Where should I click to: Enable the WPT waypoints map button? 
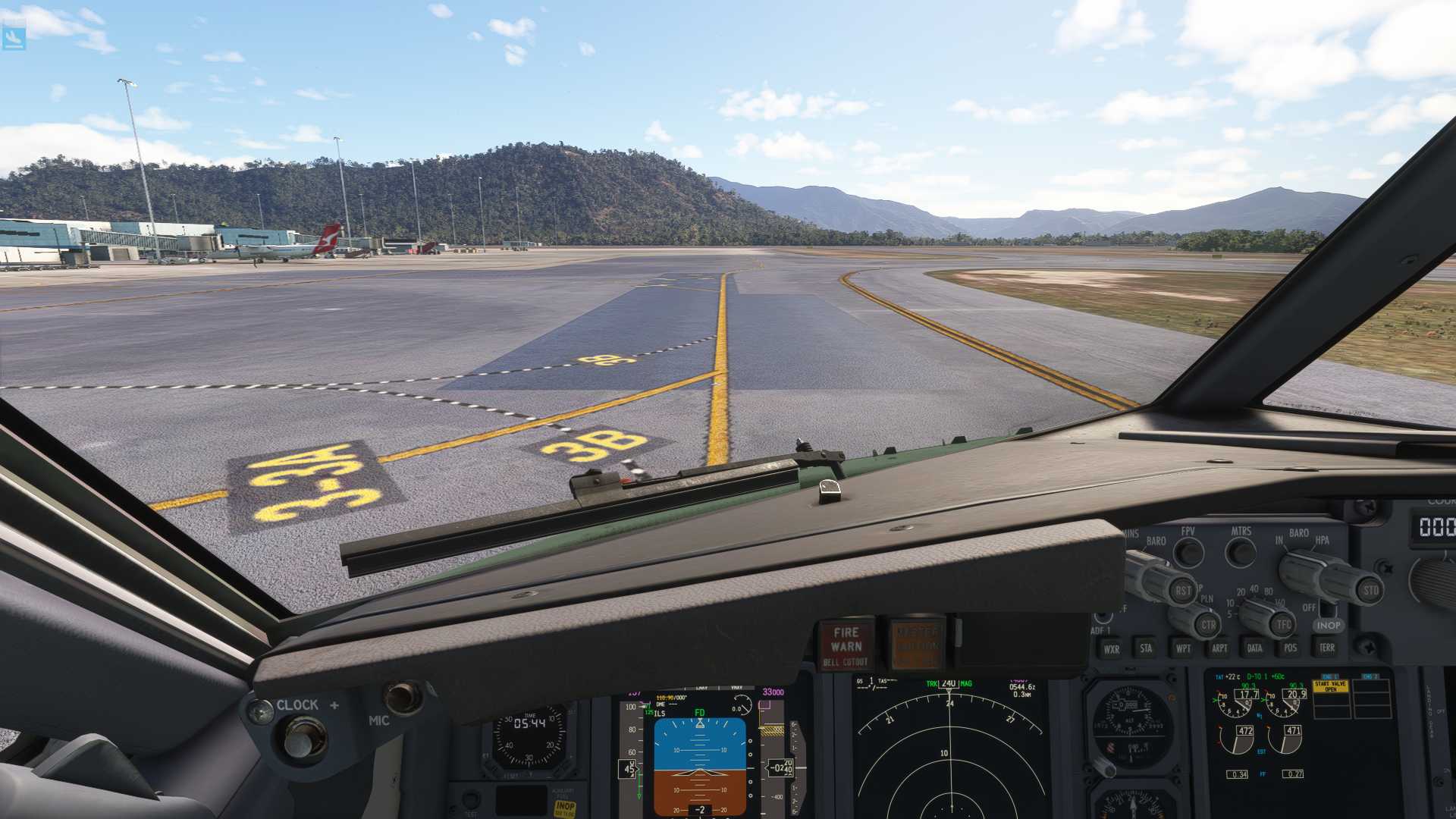coord(1182,648)
